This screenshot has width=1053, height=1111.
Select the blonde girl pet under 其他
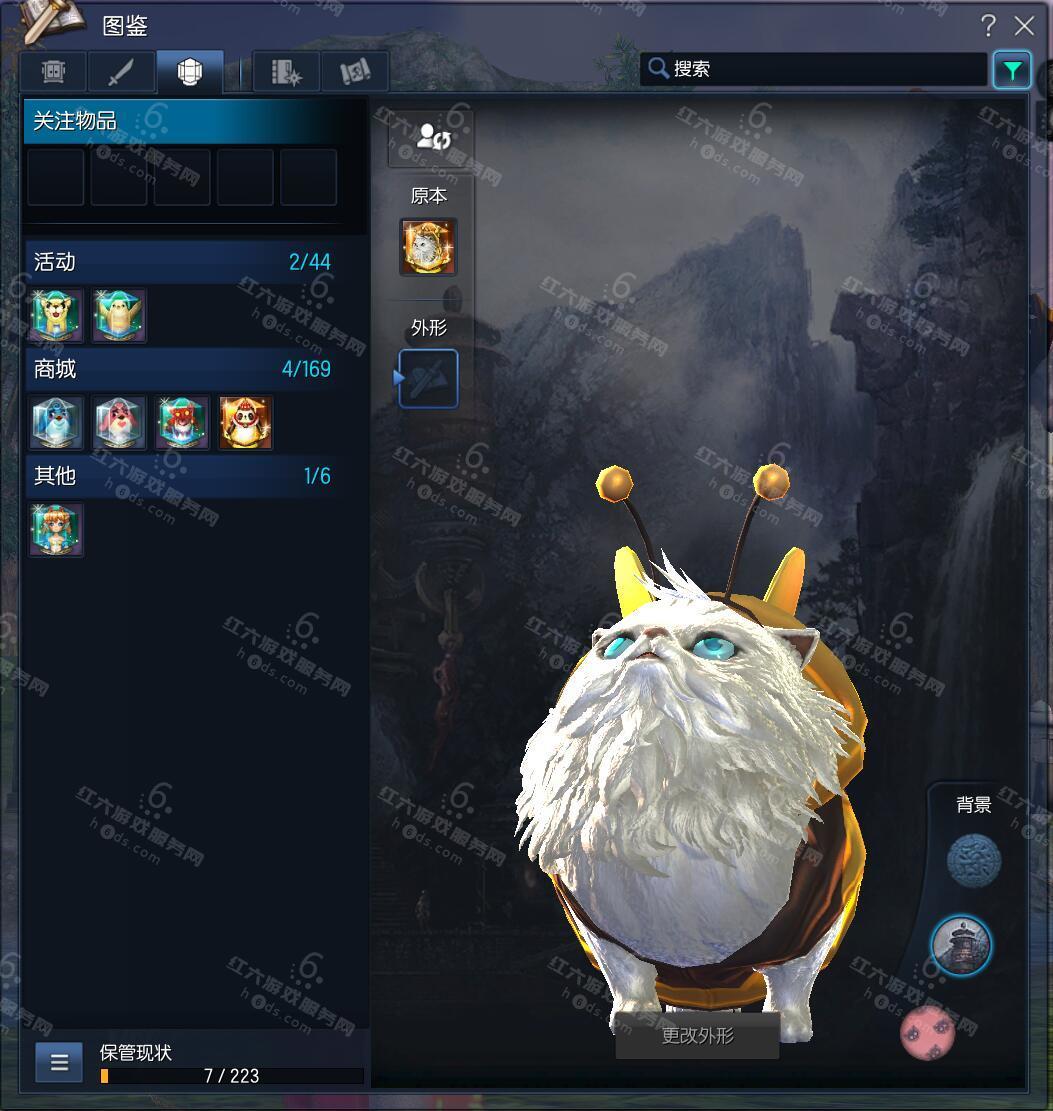pos(57,530)
